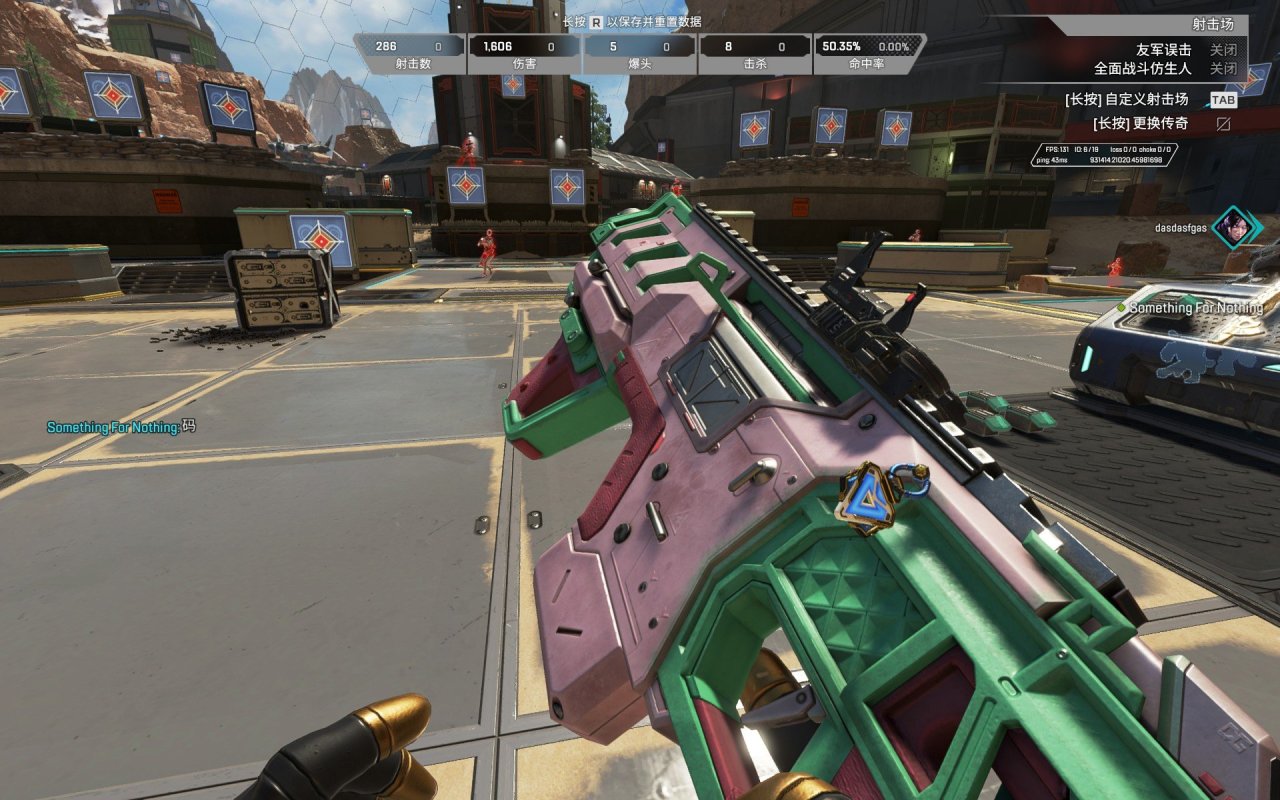1280x800 pixels.
Task: Click the Something For Nothing chat message
Action: pyautogui.click(x=121, y=427)
